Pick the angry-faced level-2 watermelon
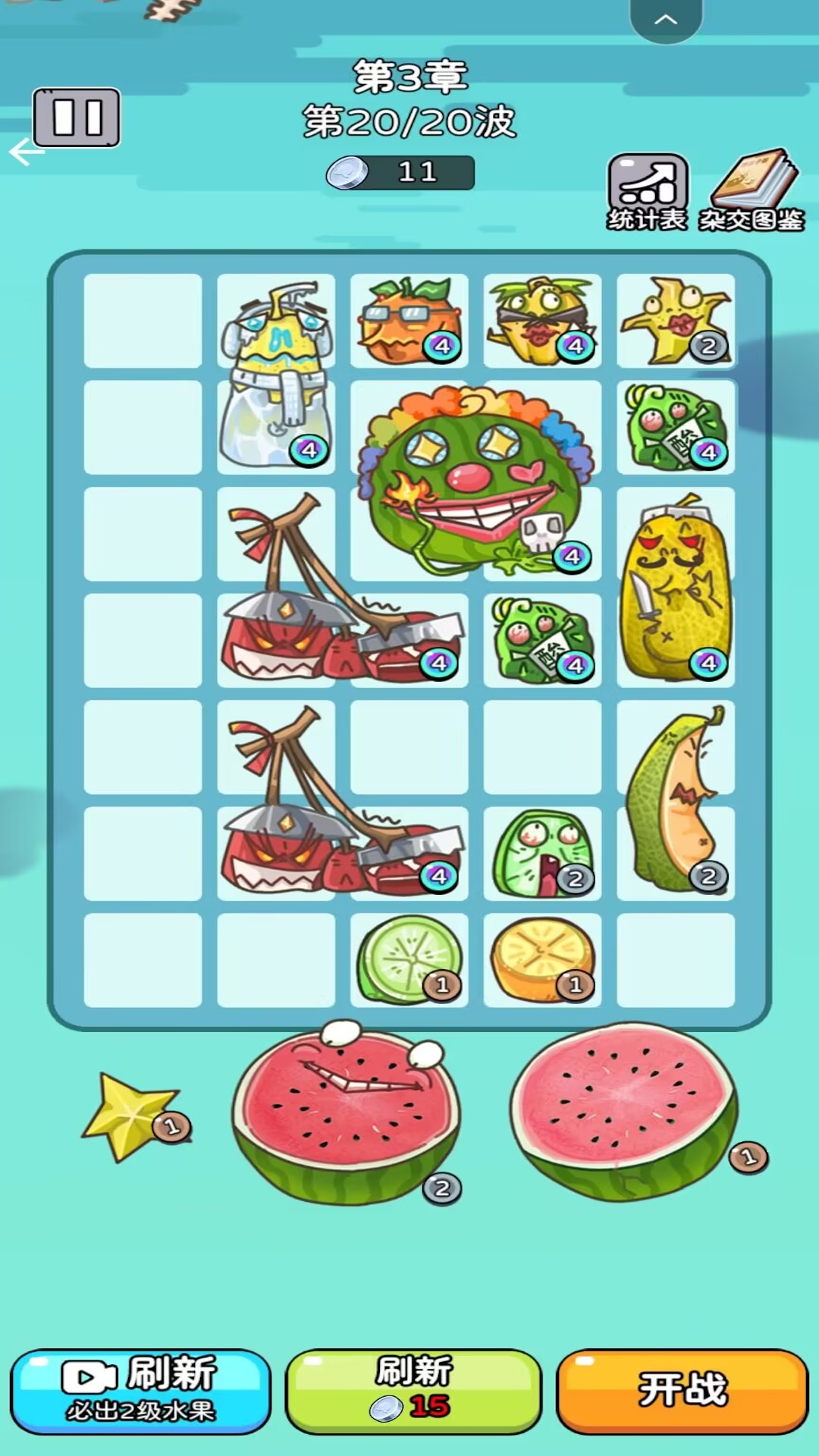819x1456 pixels. tap(346, 1112)
